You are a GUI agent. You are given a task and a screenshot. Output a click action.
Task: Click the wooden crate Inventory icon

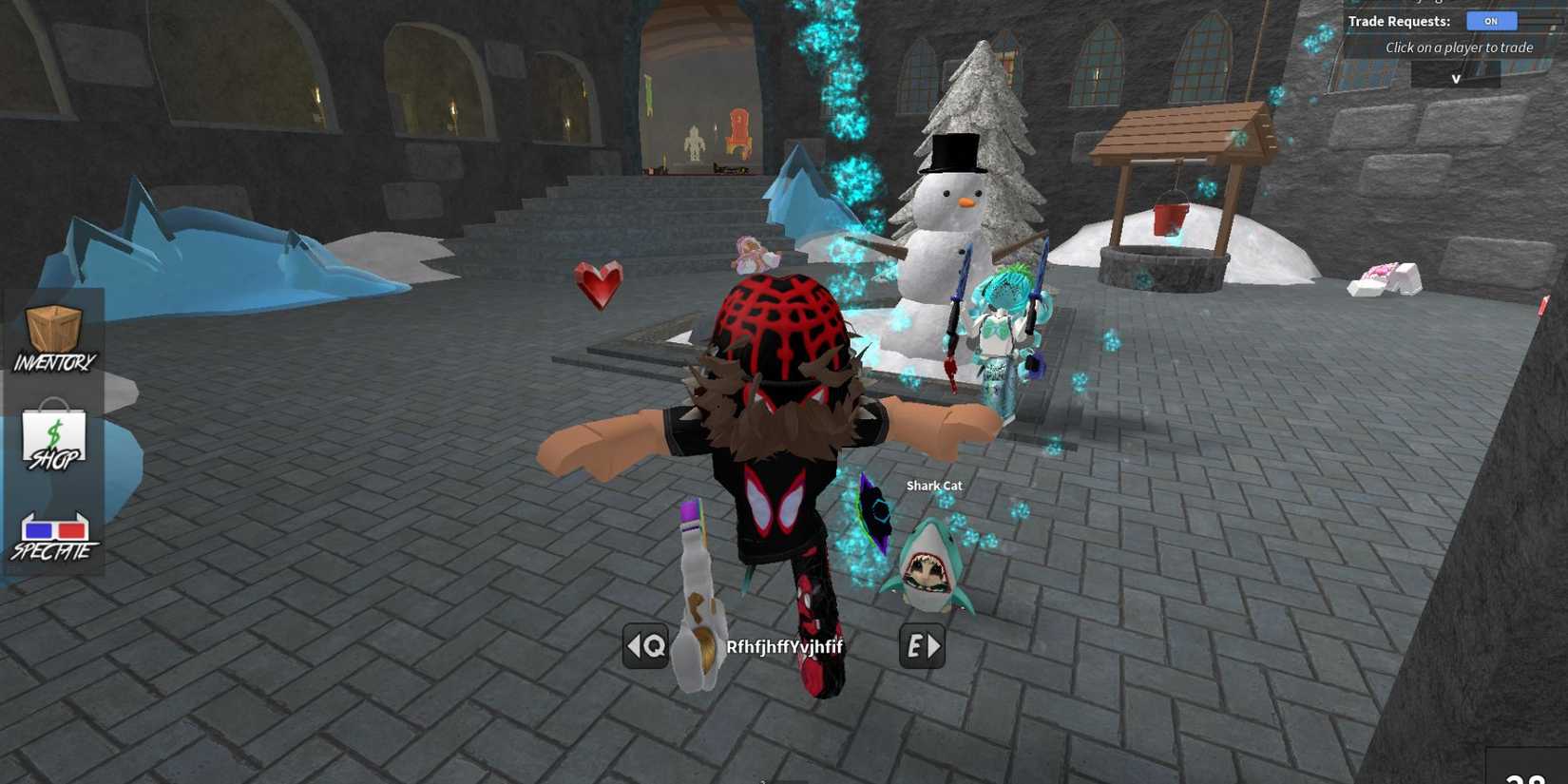(52, 328)
